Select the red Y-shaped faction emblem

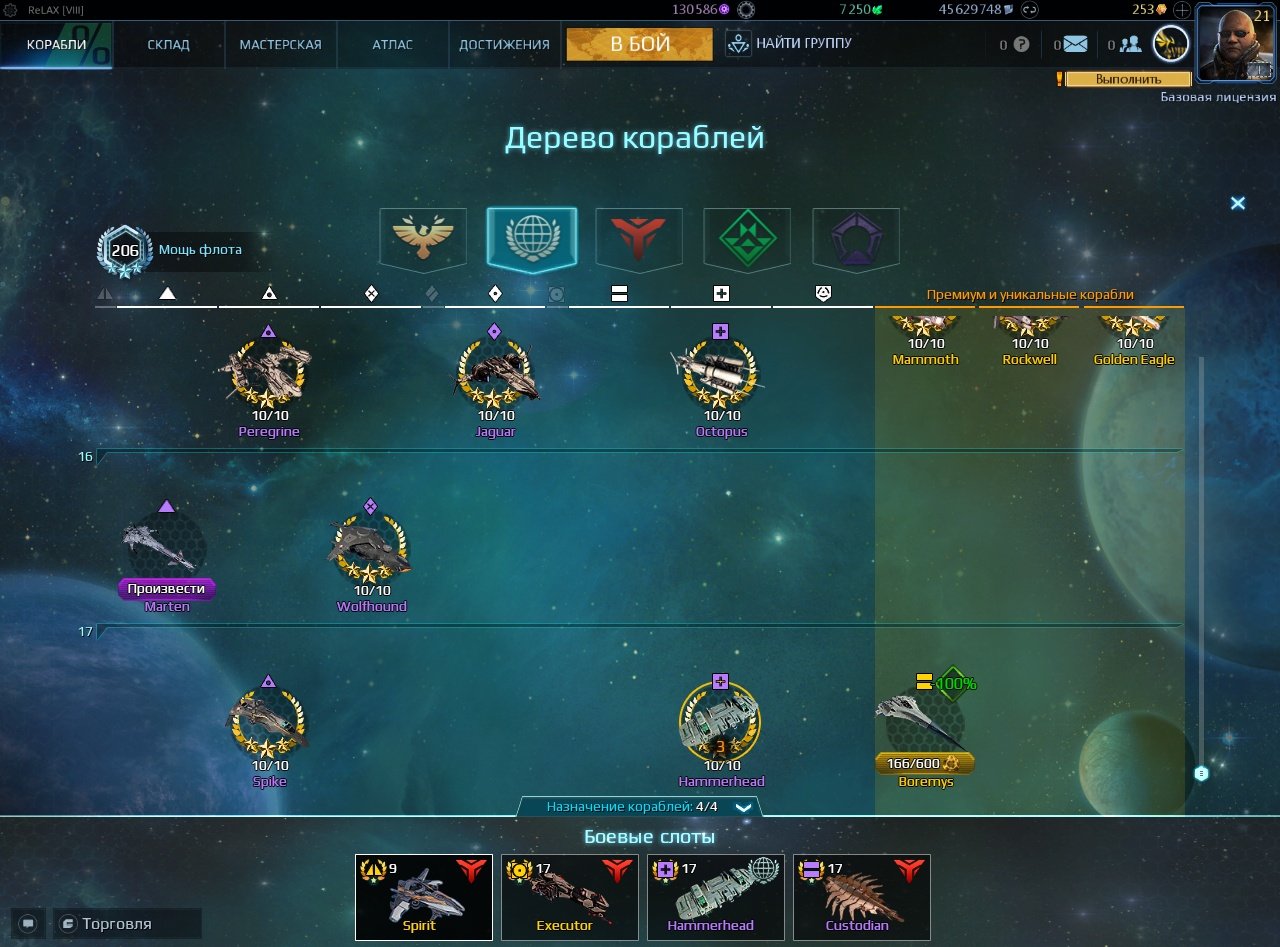click(x=639, y=237)
